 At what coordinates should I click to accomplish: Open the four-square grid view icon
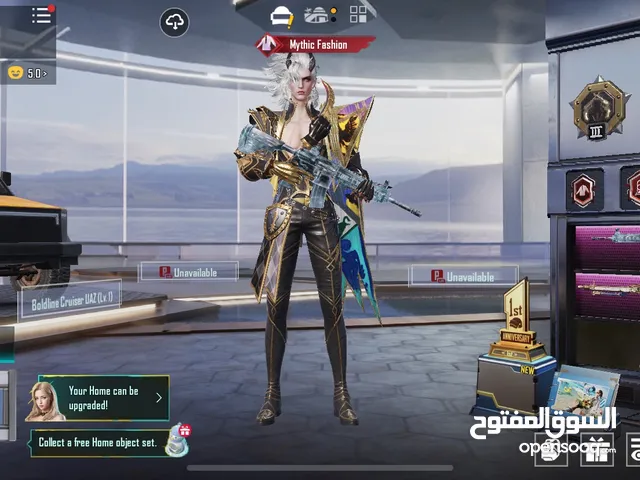point(357,15)
